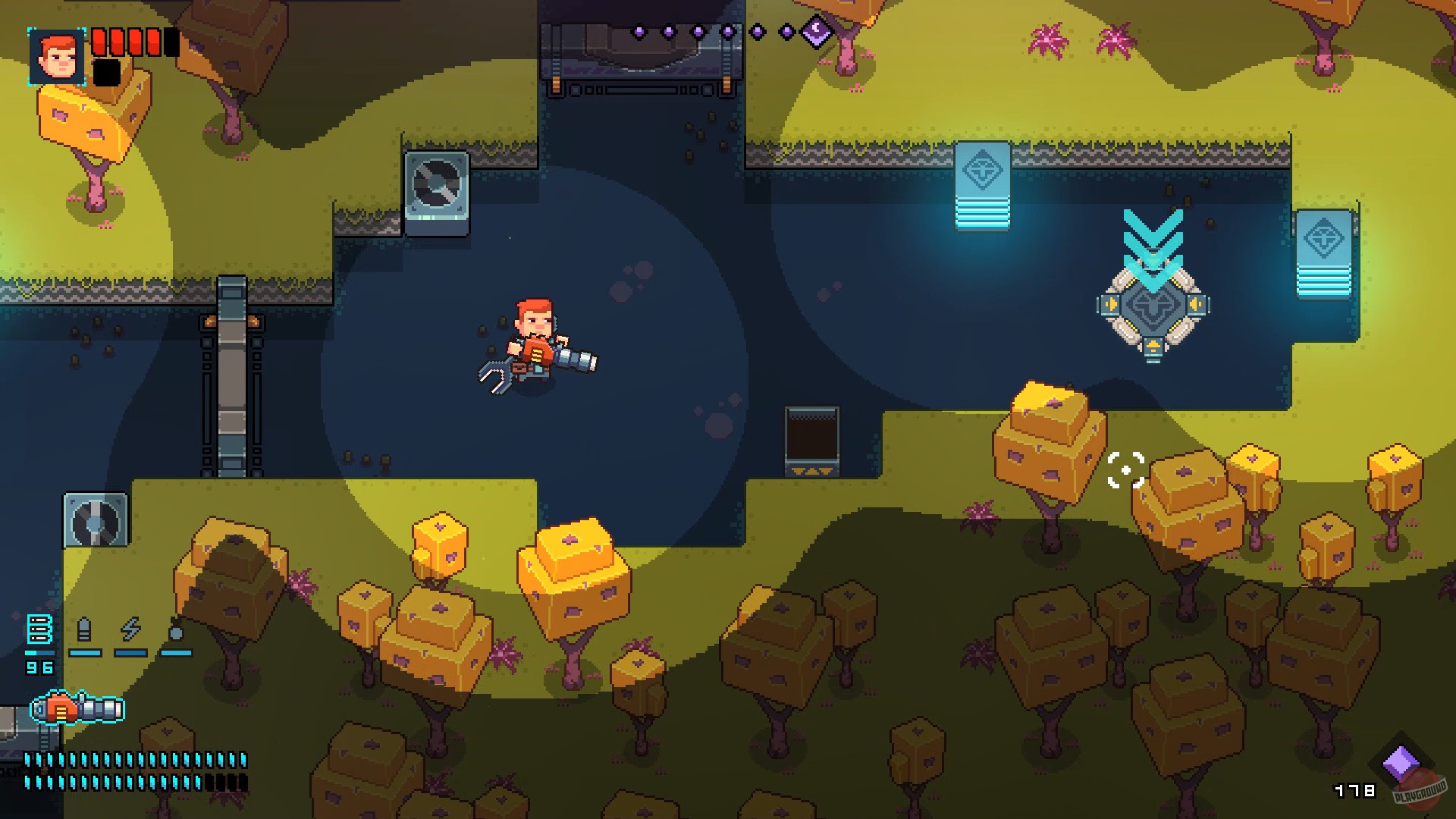Toggle the bottom-left wall fan vent
Screen dimensions: 1456x819
point(96,522)
